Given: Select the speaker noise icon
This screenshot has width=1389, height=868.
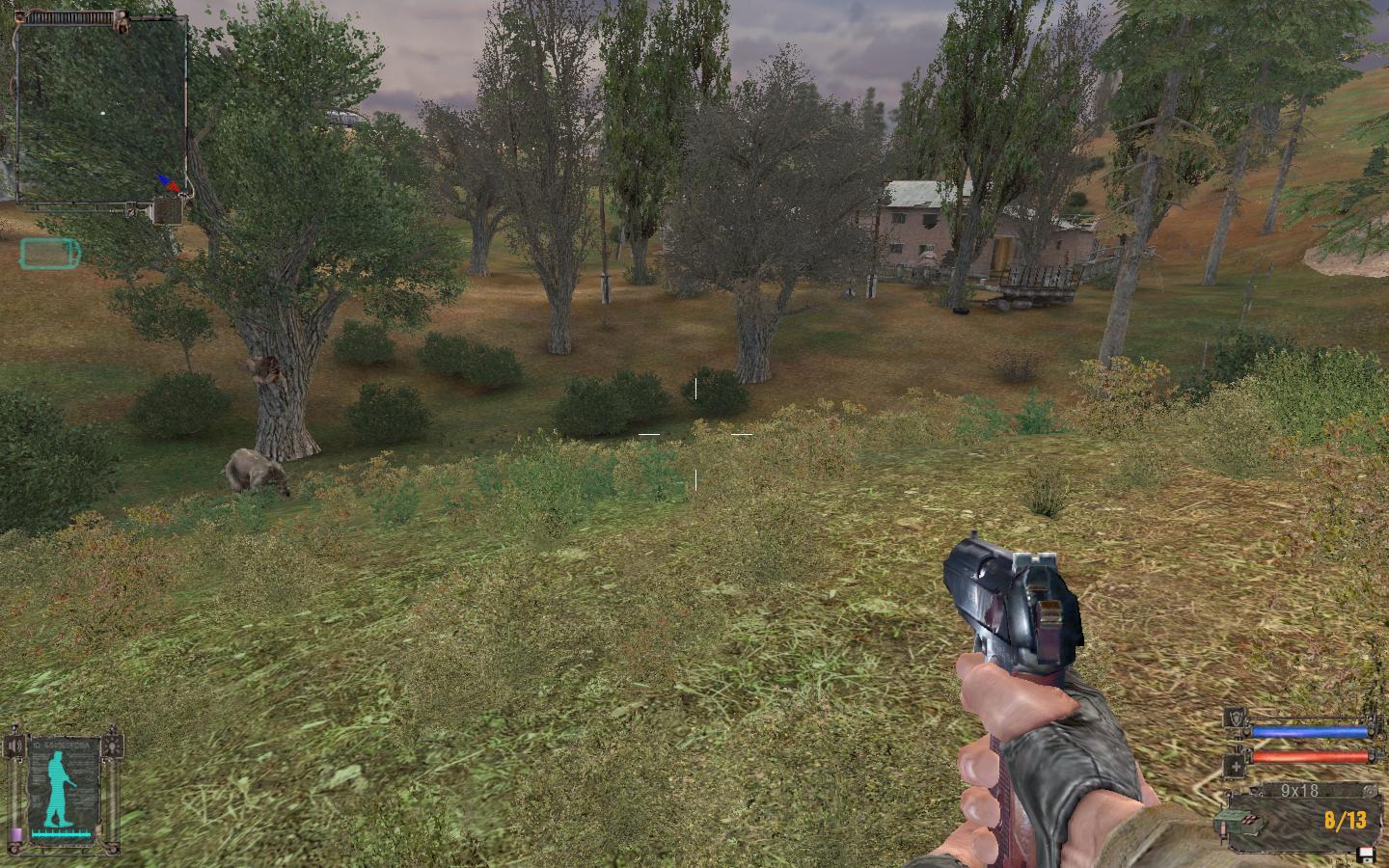Looking at the screenshot, I should point(14,746).
